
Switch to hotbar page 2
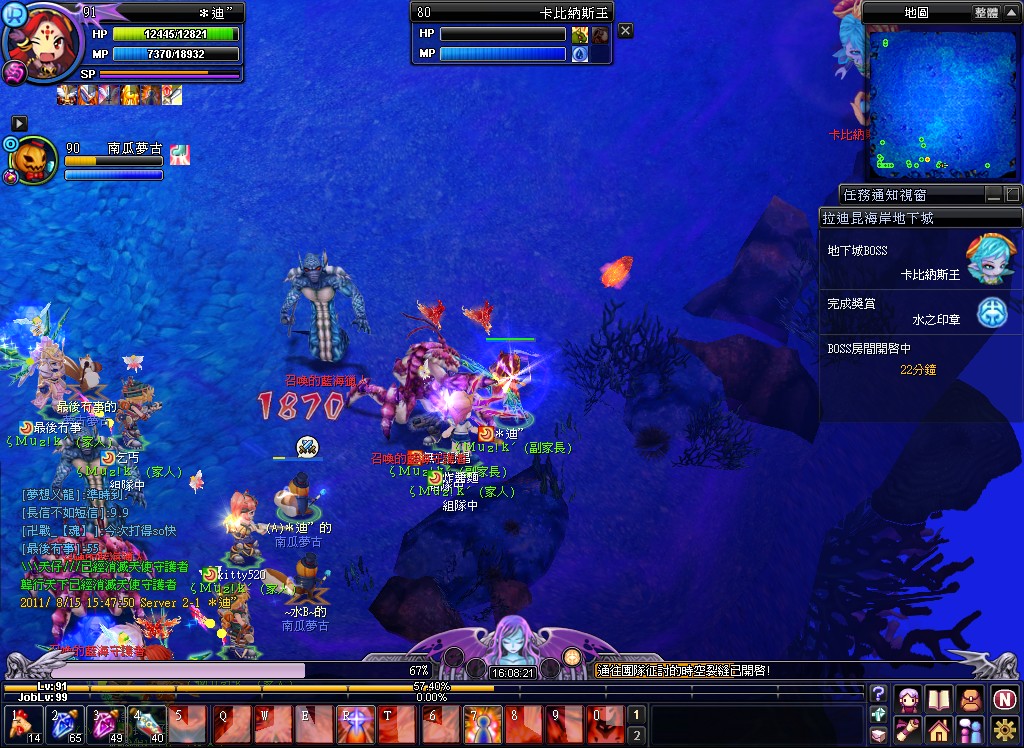point(635,736)
